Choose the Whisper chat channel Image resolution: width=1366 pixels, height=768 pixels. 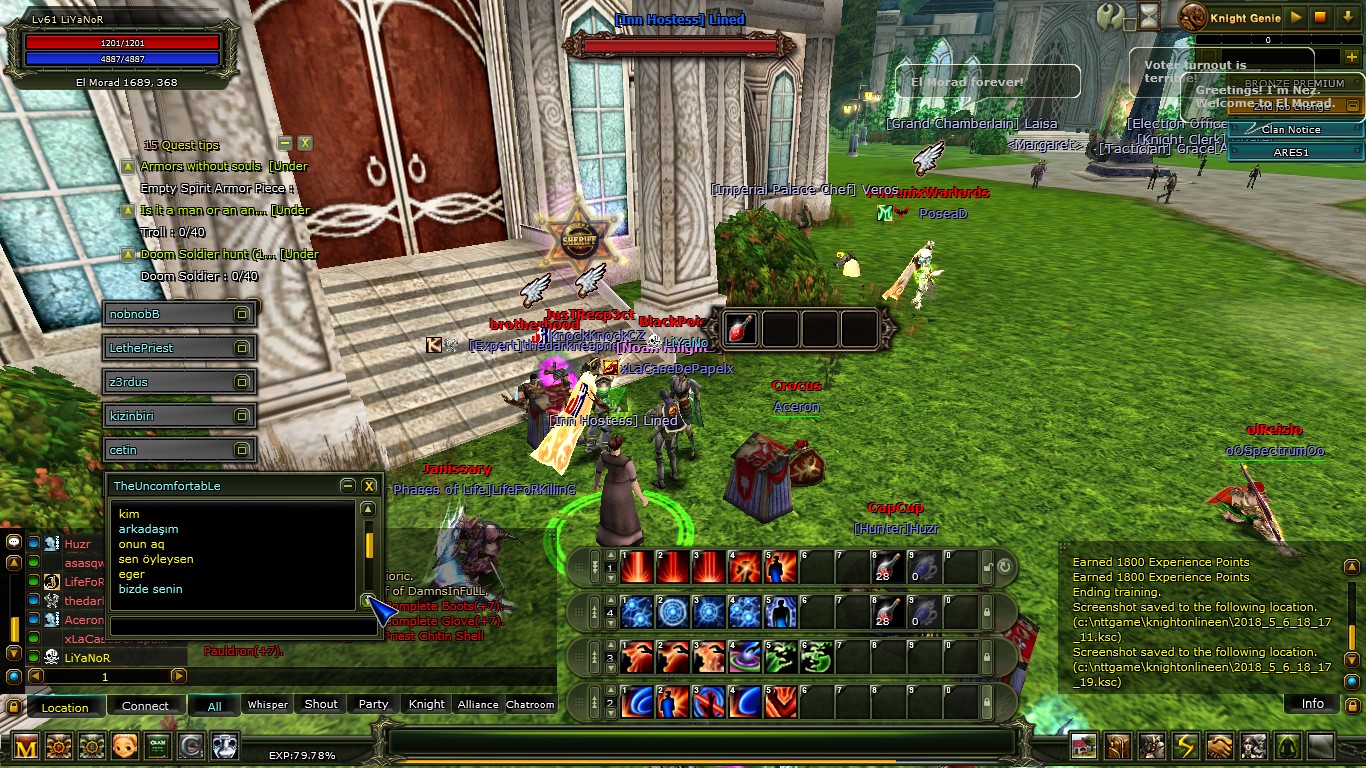[268, 704]
